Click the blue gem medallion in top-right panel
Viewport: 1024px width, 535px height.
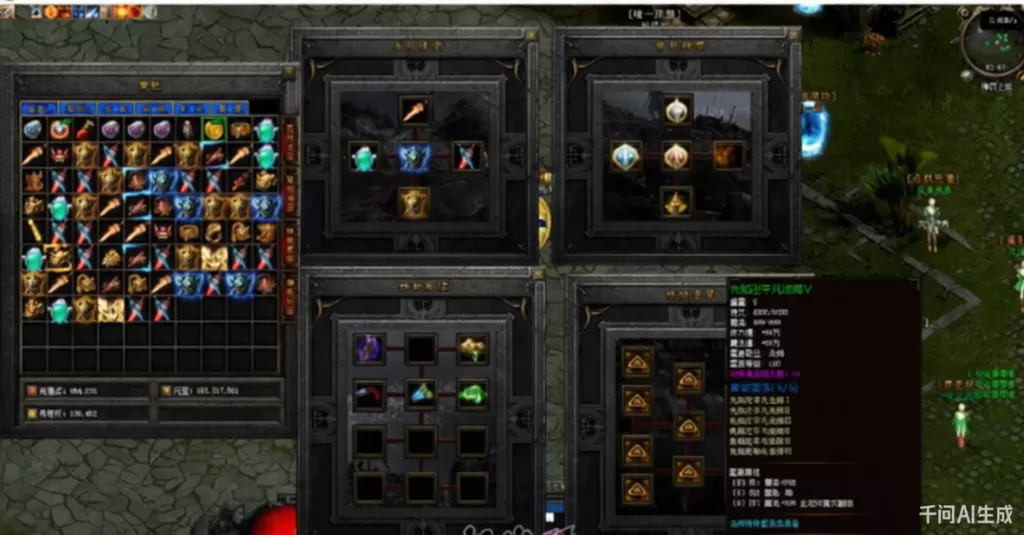coord(627,156)
